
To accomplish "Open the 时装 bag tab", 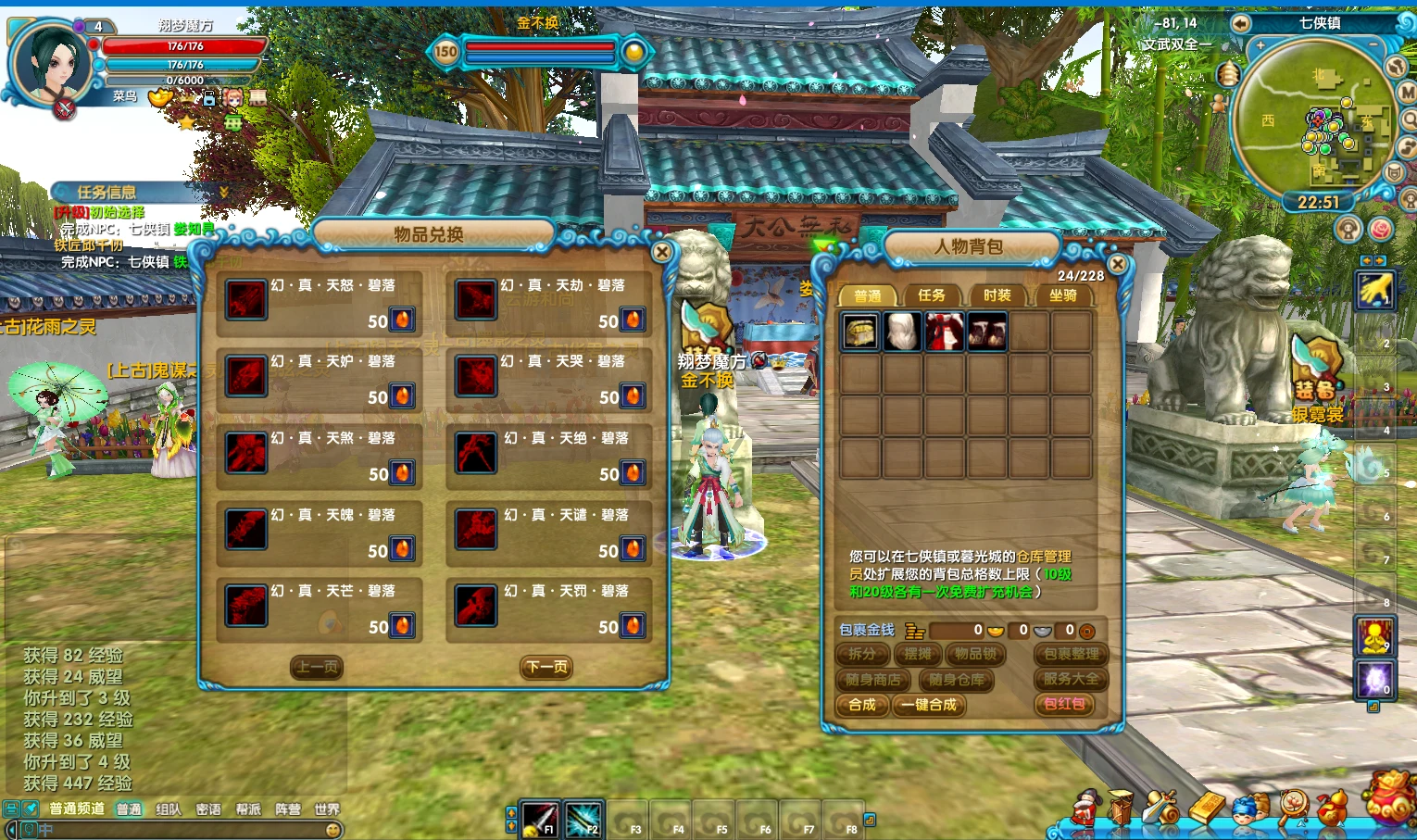I will tap(997, 295).
